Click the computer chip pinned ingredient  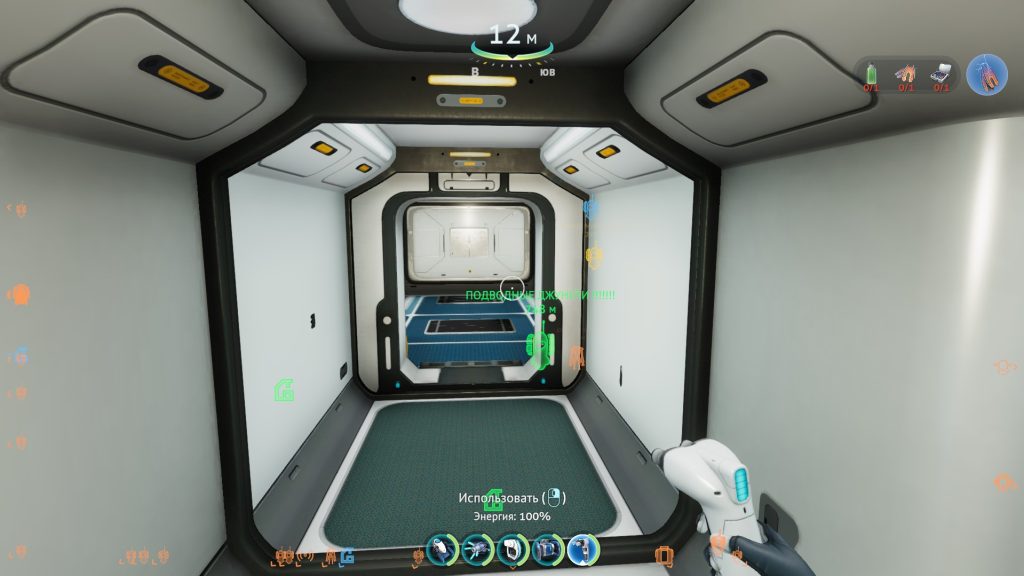[x=941, y=74]
